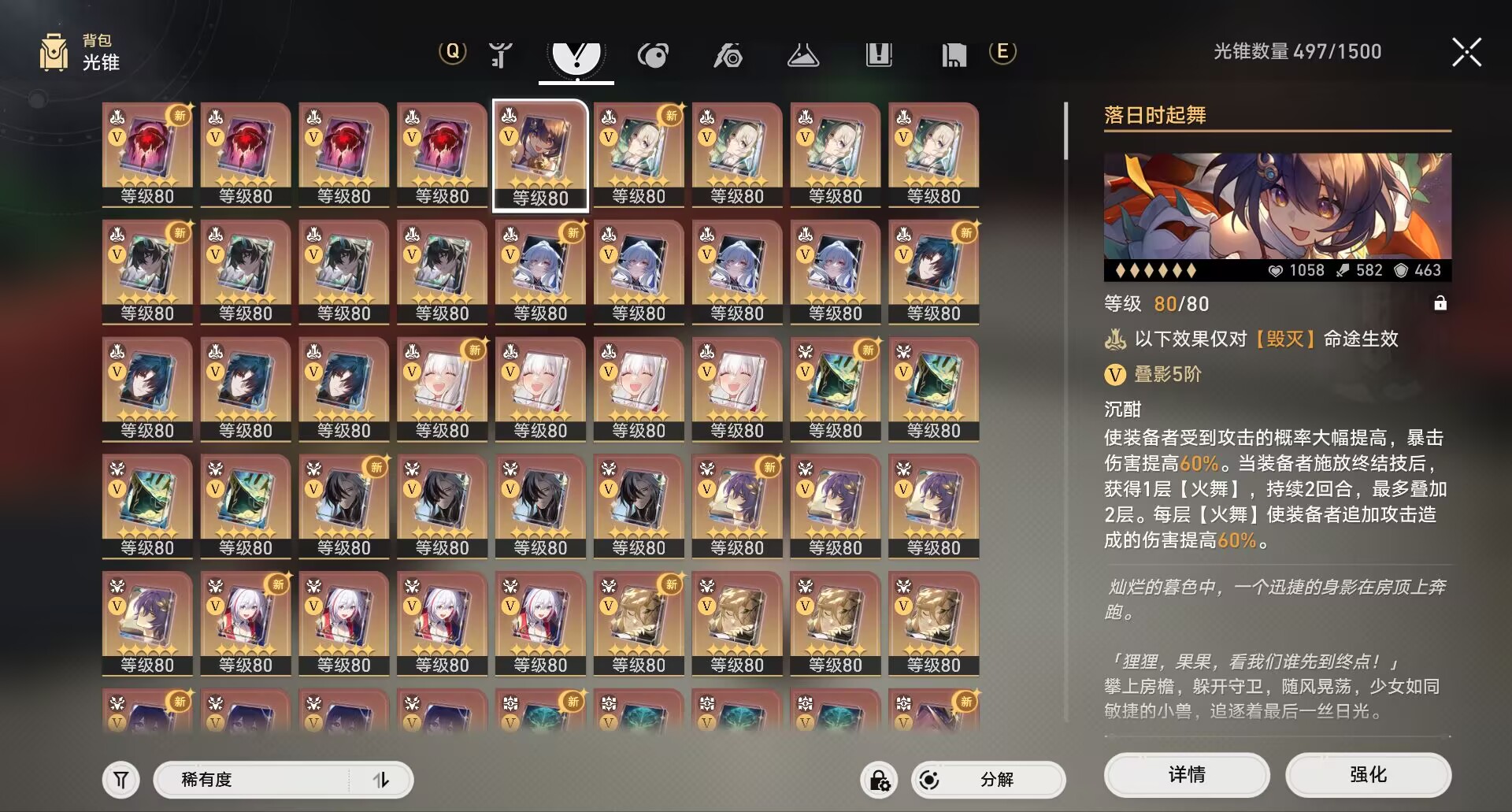
Task: Open the mission items book category icon
Action: pos(879,55)
